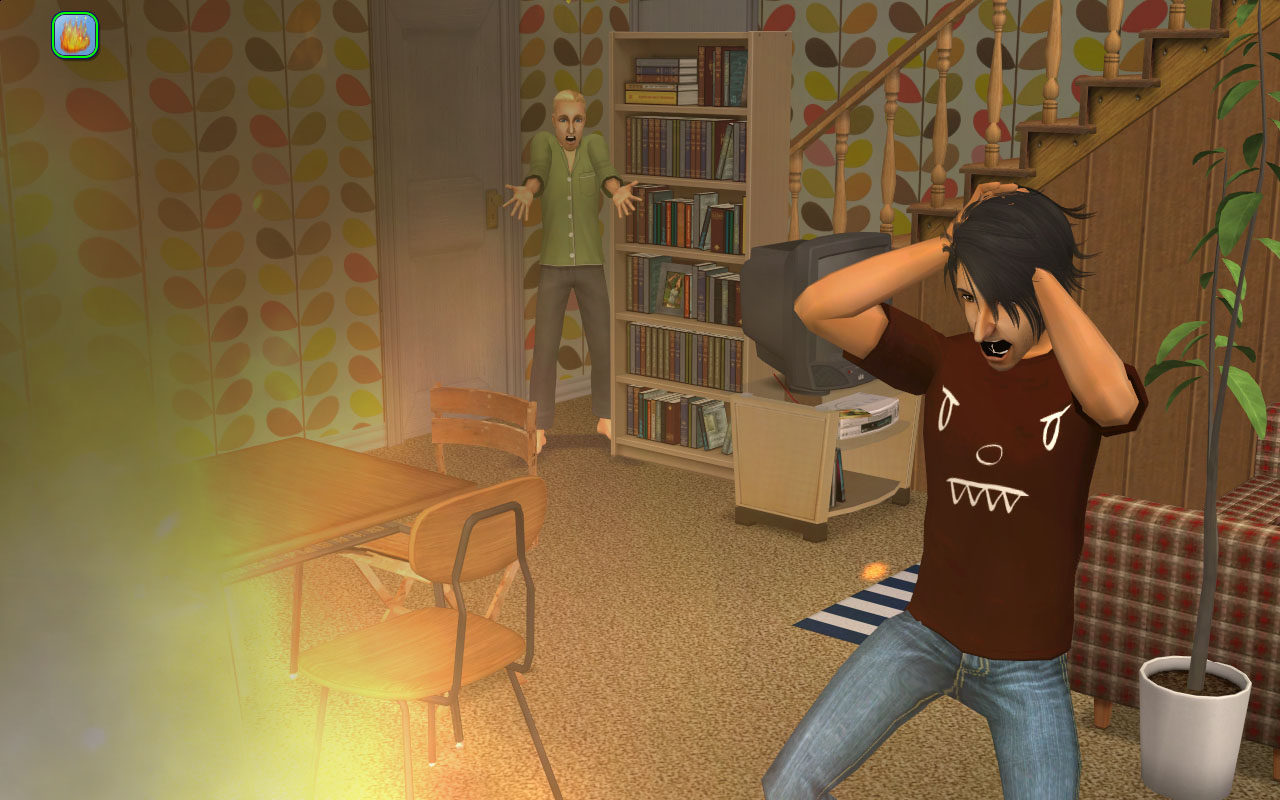Click the fire action icon
This screenshot has height=800, width=1280.
pos(75,35)
